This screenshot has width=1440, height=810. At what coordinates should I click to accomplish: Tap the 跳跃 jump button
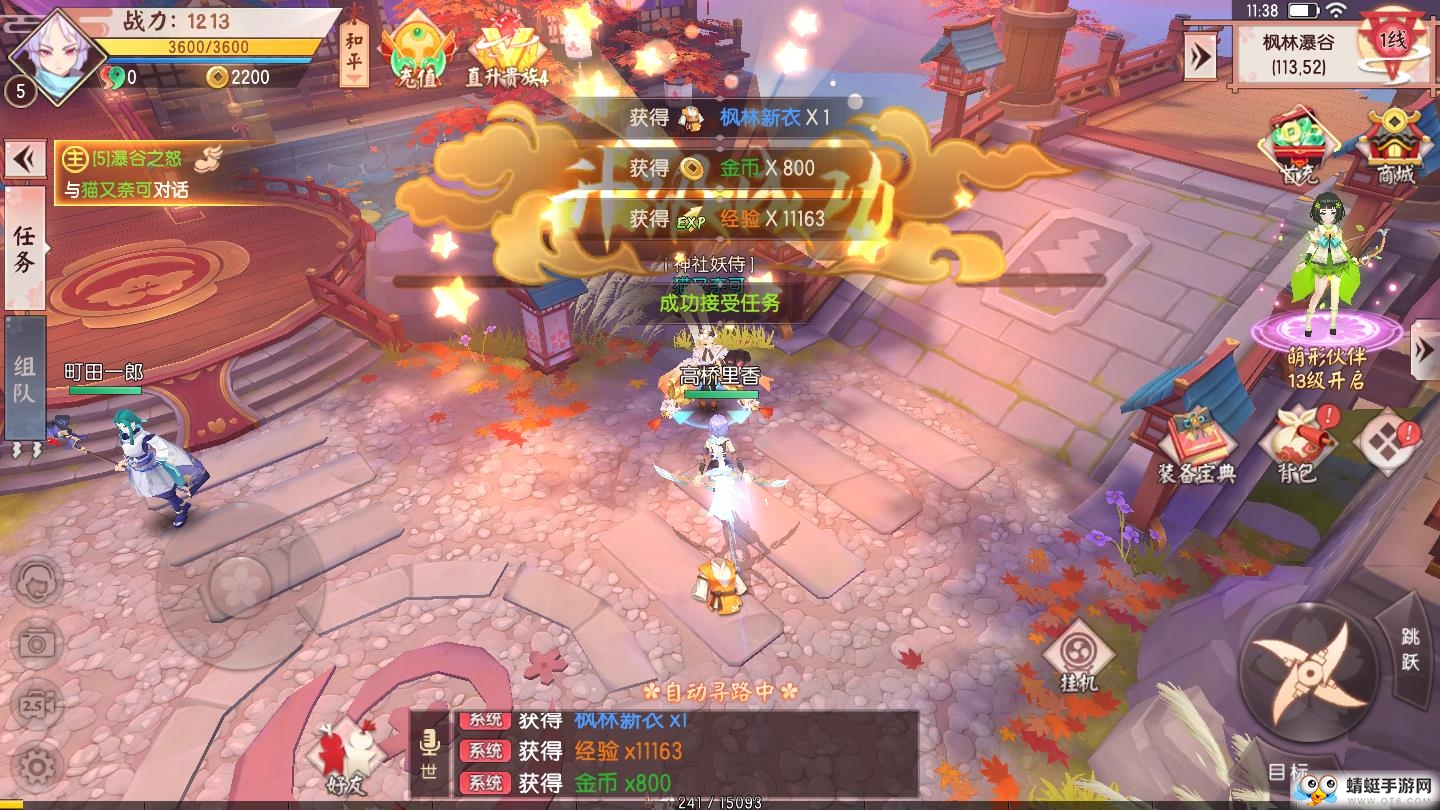point(1409,648)
